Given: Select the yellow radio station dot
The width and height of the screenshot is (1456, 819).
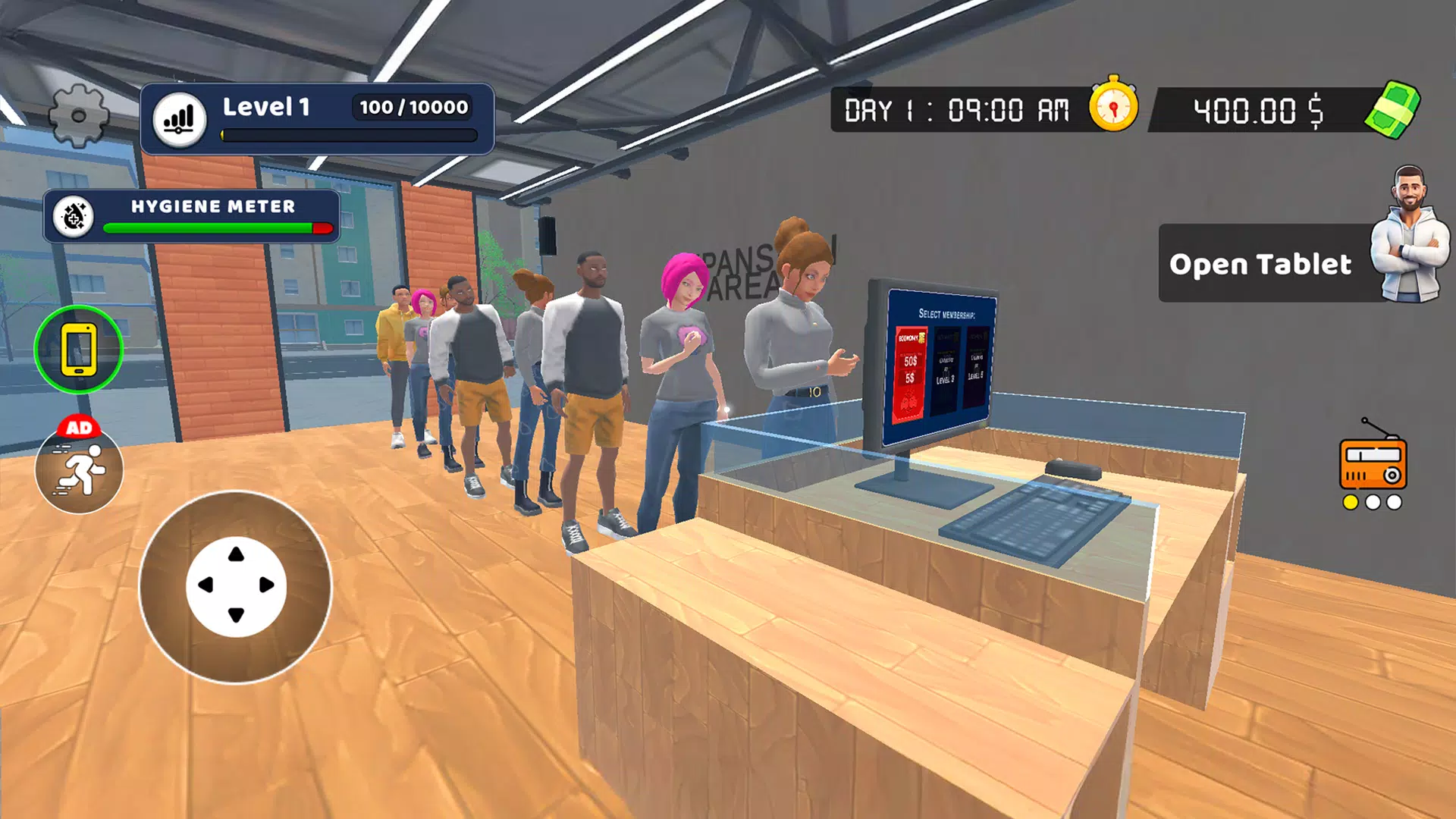Looking at the screenshot, I should 1350,502.
